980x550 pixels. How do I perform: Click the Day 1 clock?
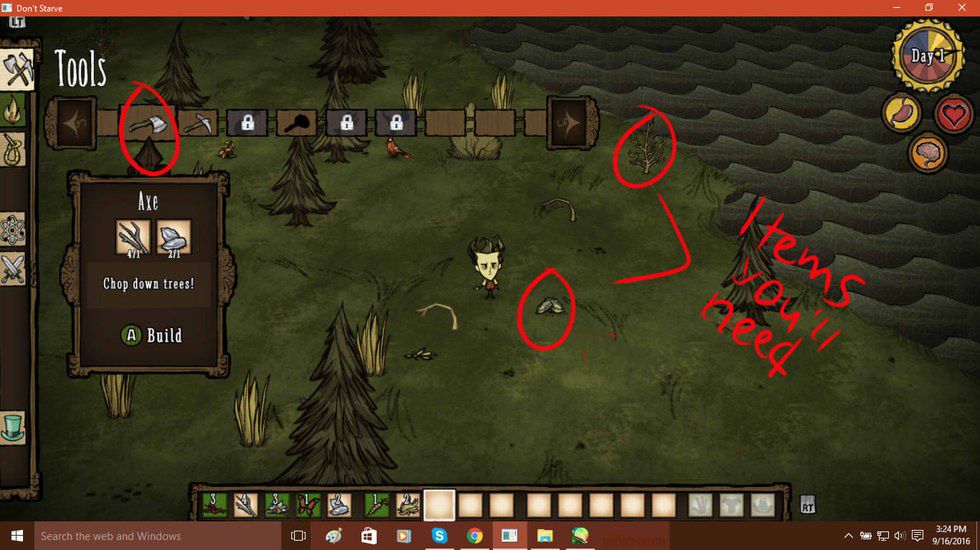click(x=926, y=57)
